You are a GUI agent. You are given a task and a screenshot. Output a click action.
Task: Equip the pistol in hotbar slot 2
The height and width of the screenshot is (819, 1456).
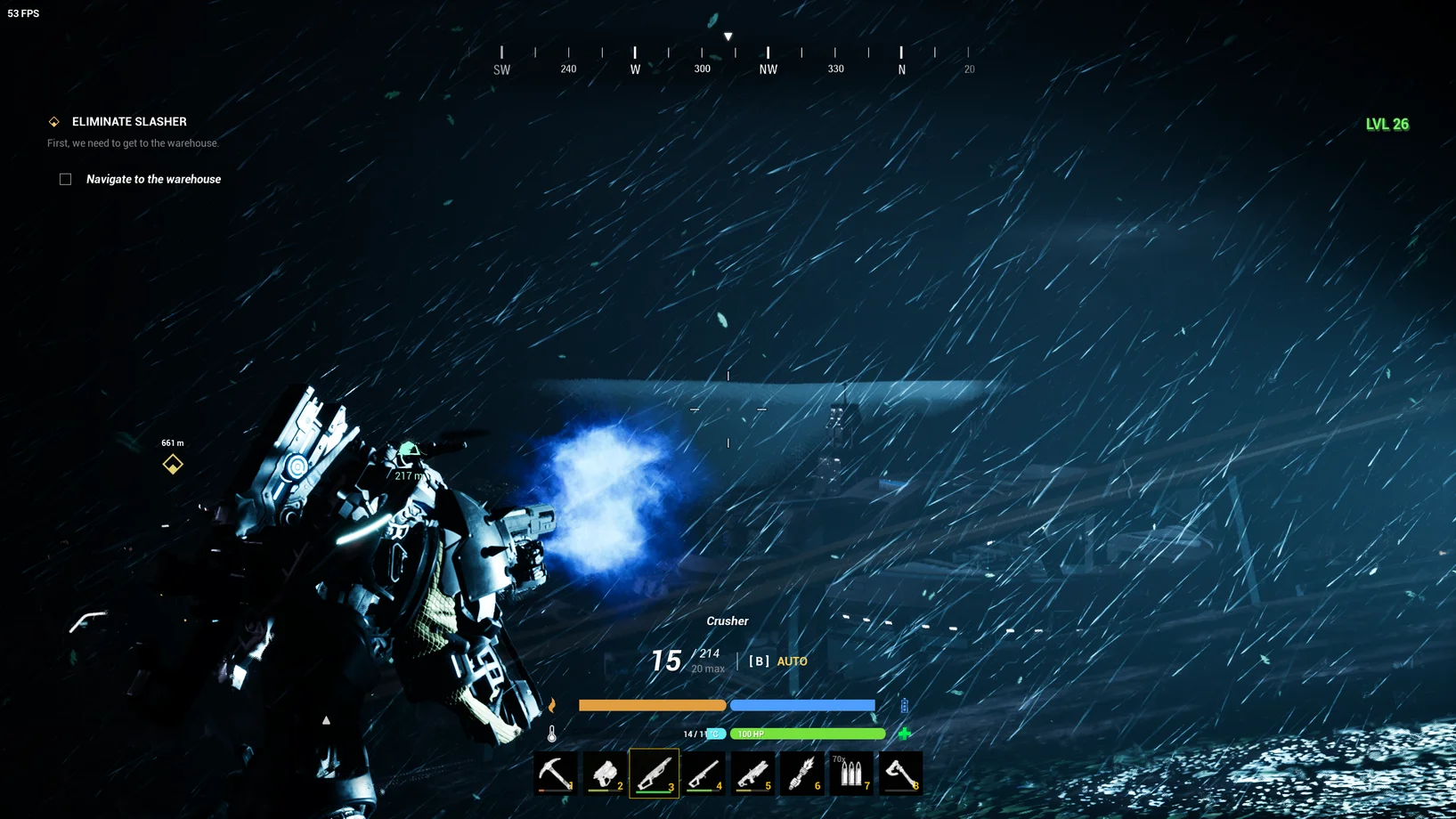pyautogui.click(x=606, y=773)
